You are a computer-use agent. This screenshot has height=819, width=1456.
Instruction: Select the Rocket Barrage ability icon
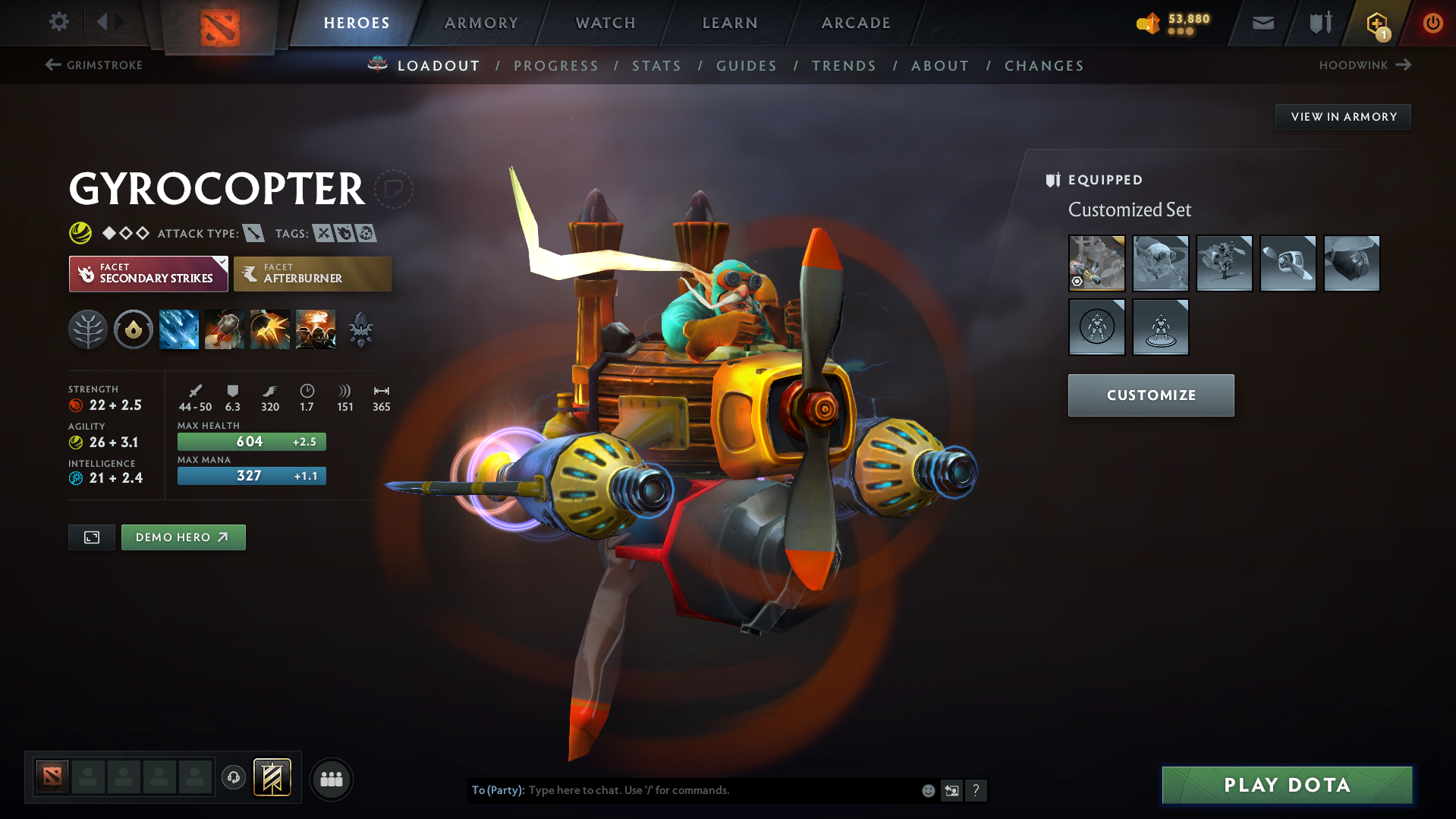click(x=179, y=329)
